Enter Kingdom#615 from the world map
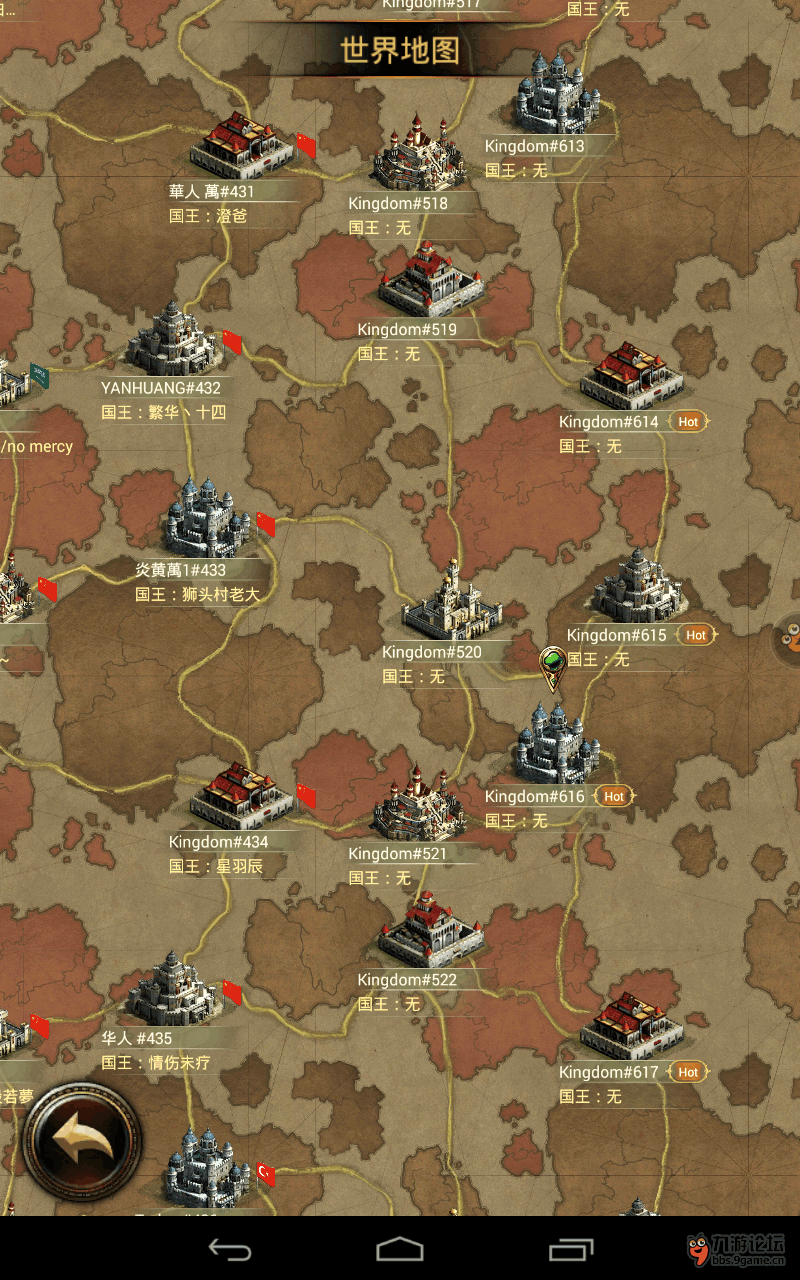The height and width of the screenshot is (1280, 800). point(637,587)
